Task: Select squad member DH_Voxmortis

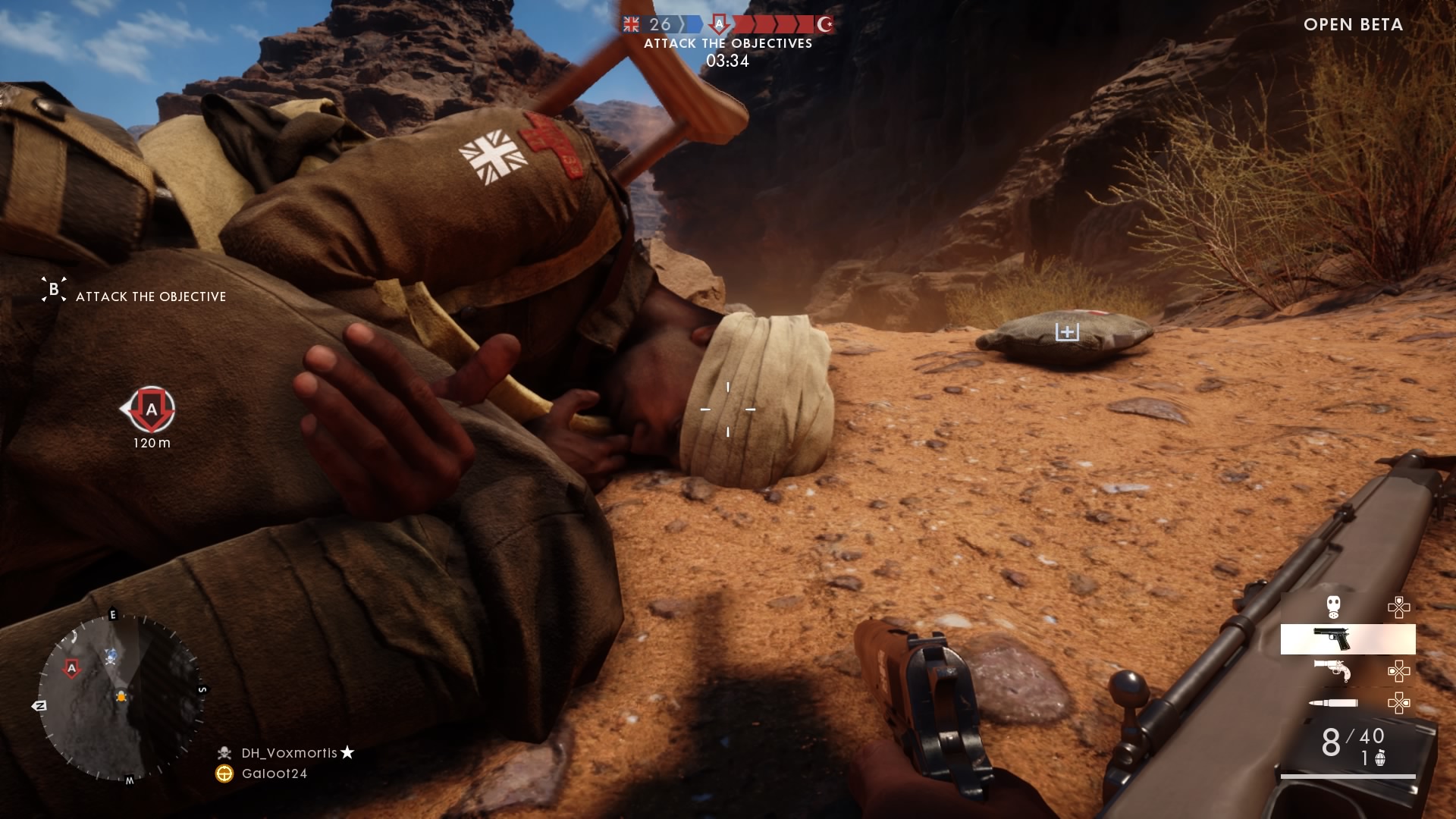Action: coord(289,753)
